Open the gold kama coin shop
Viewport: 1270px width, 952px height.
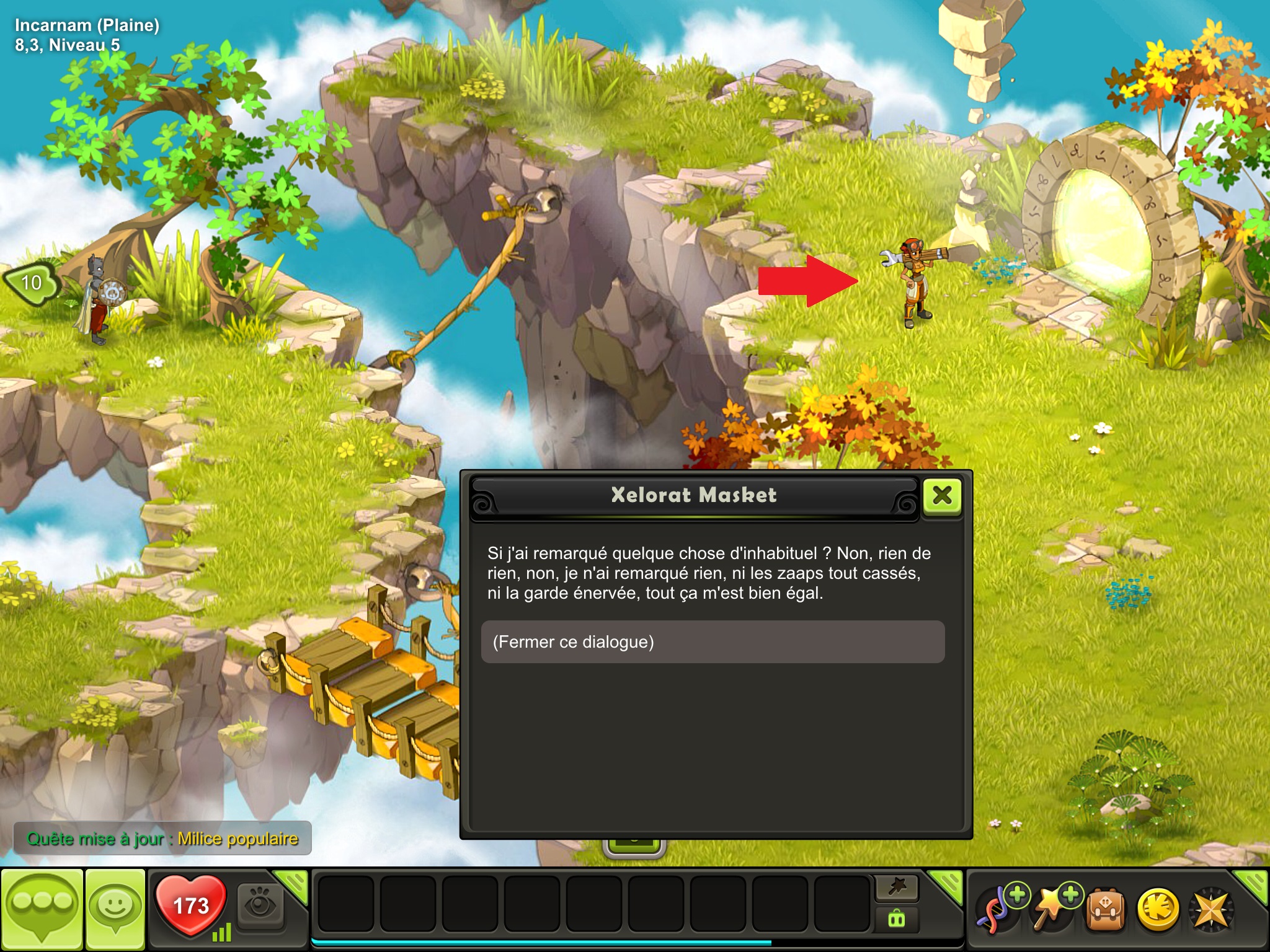pos(1157,910)
